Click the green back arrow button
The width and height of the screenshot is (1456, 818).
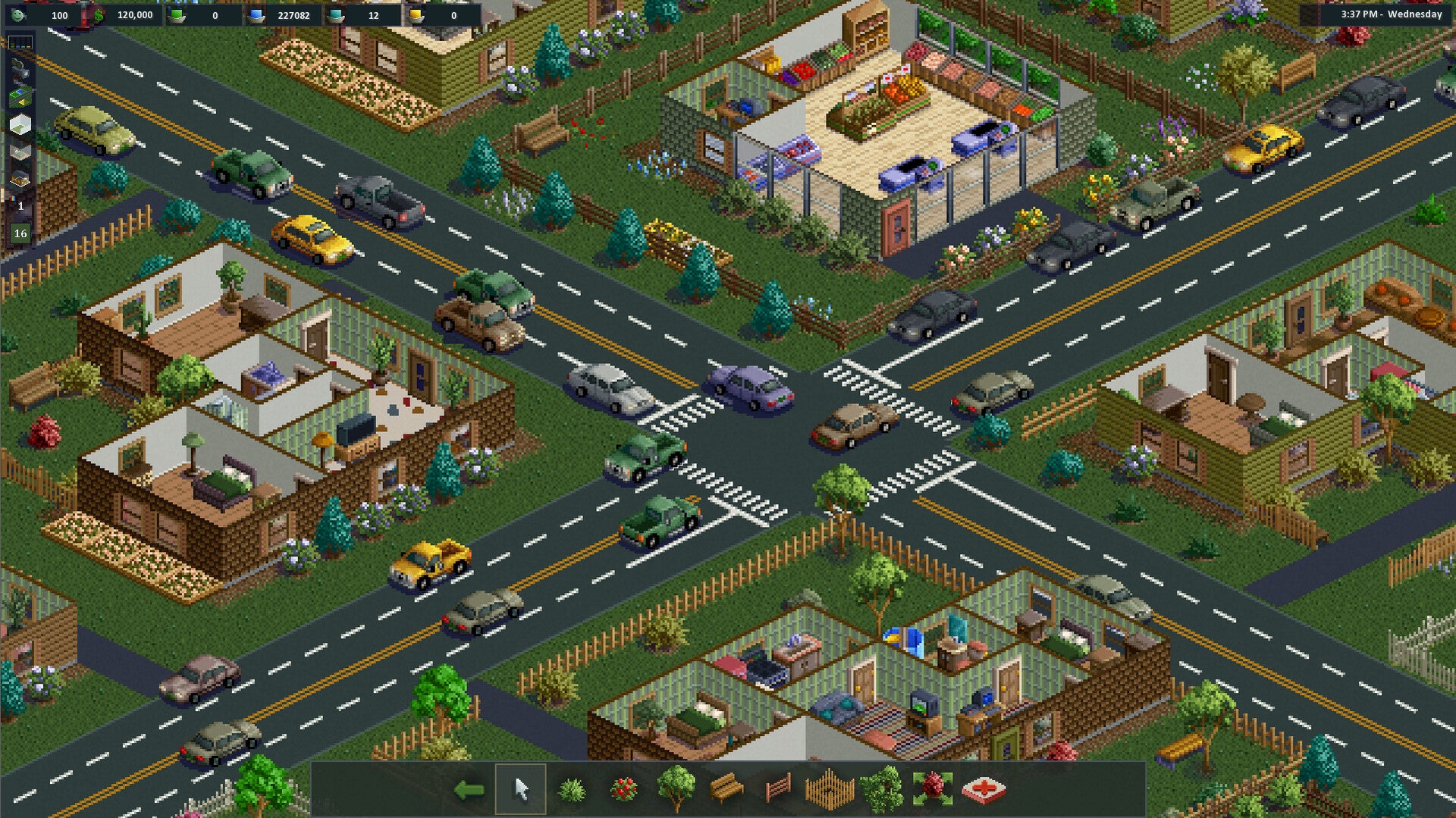469,788
